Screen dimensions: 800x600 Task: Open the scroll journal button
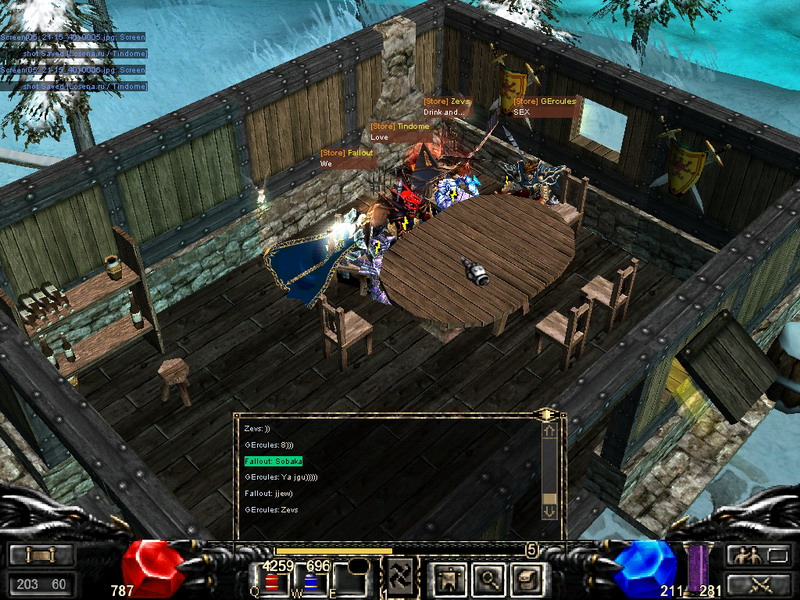[x=525, y=577]
